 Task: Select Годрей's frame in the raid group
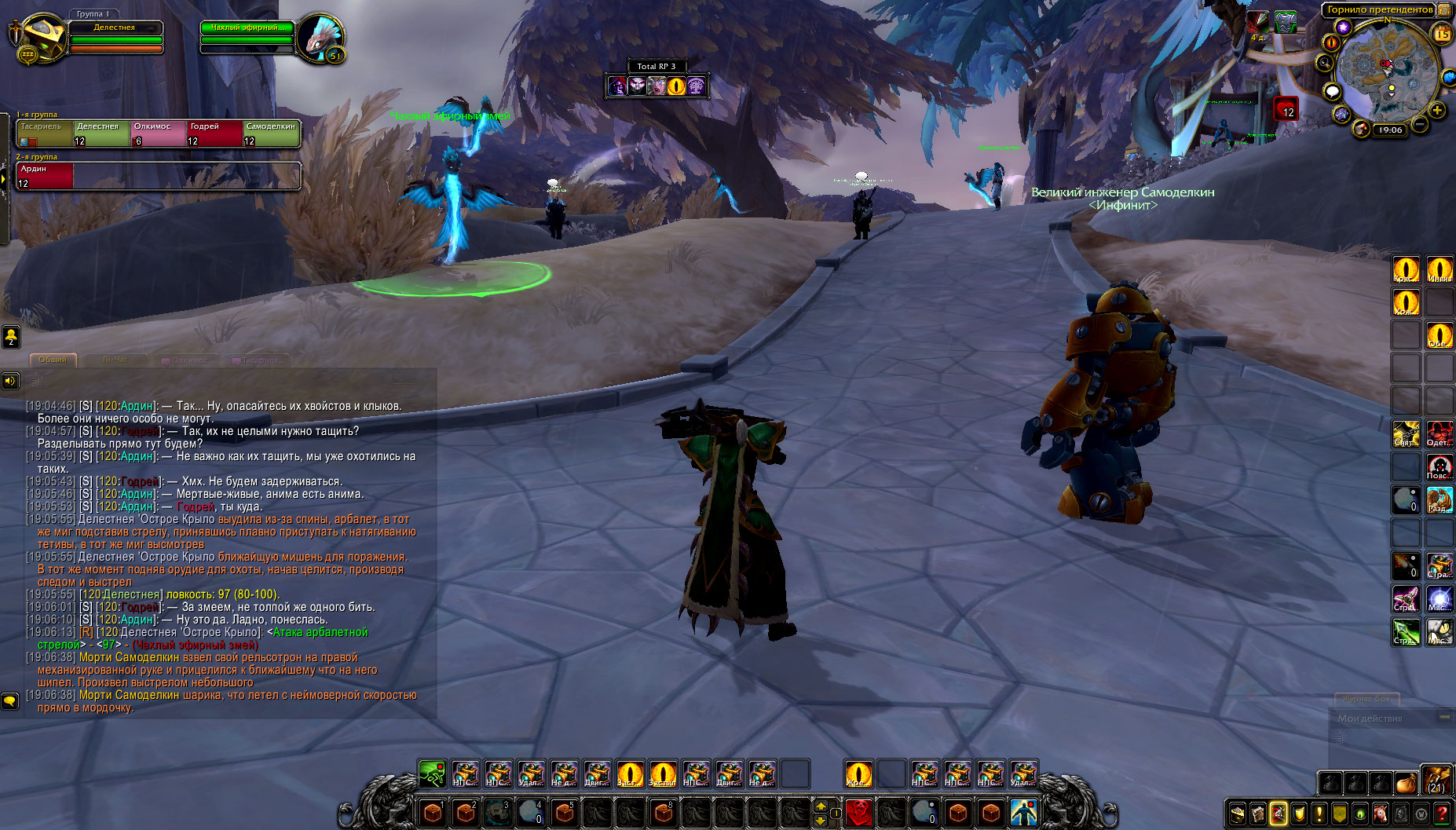click(214, 133)
